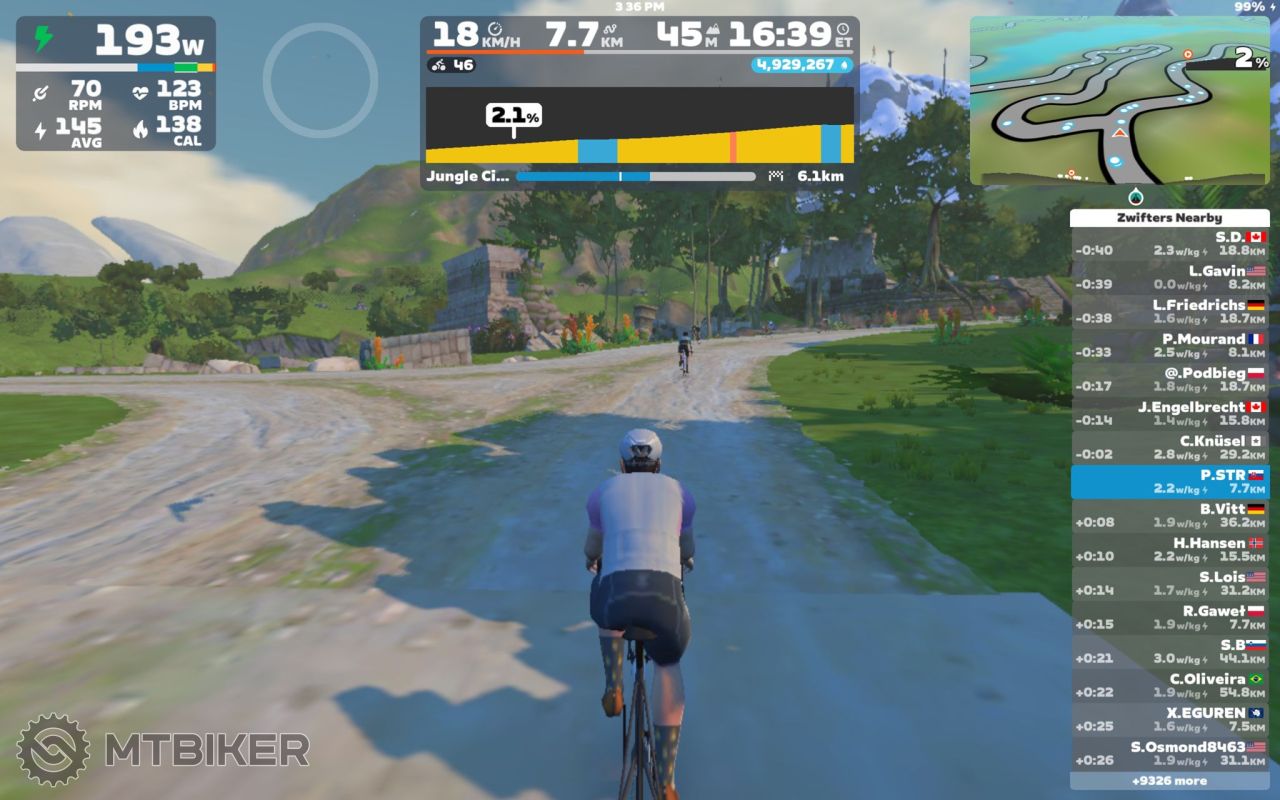Choose X.EGUREN in the rider list
Screen dimensions: 1280x800
(1169, 720)
